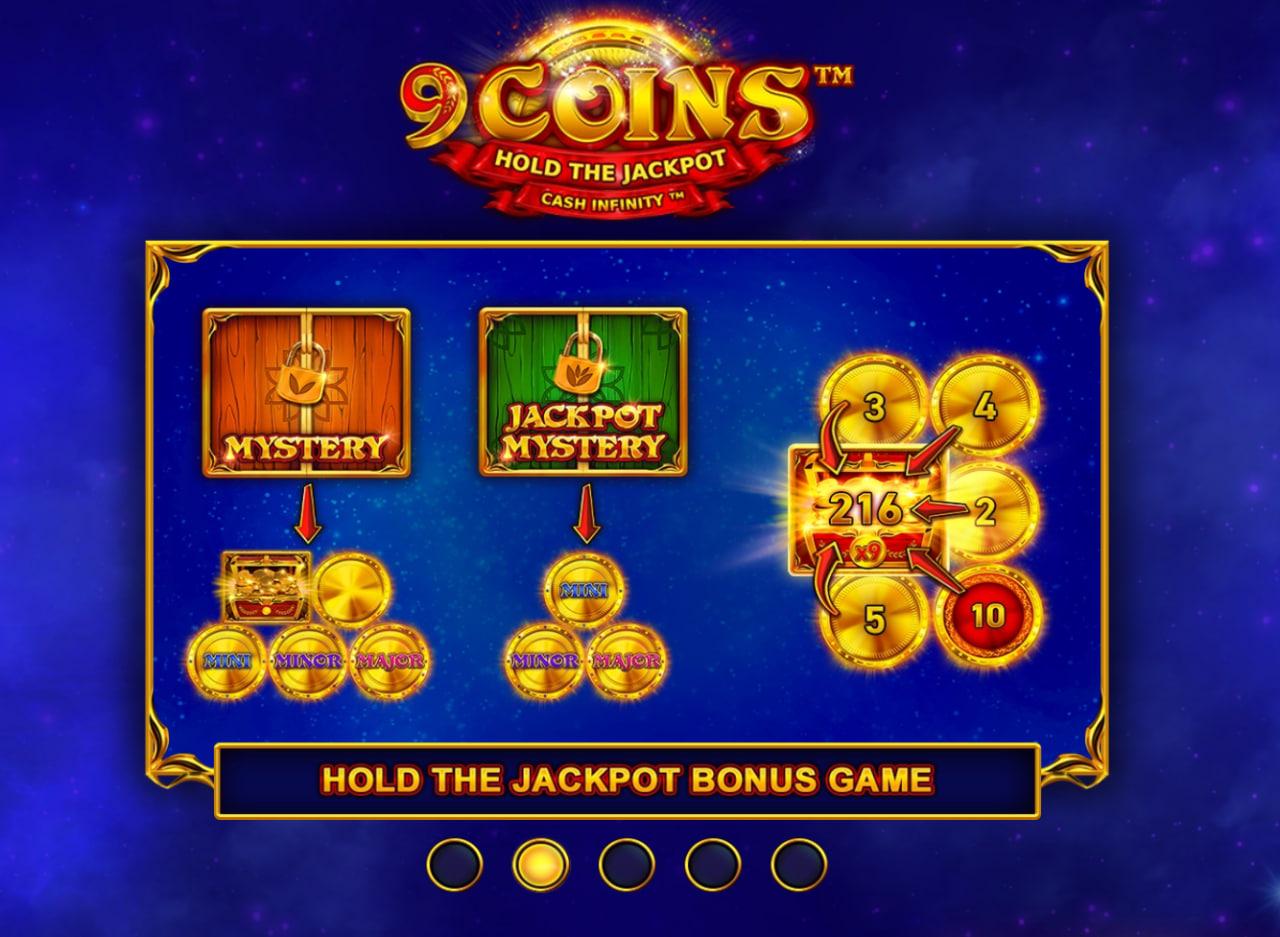
Task: Select the Mystery orange chest icon
Action: point(307,390)
